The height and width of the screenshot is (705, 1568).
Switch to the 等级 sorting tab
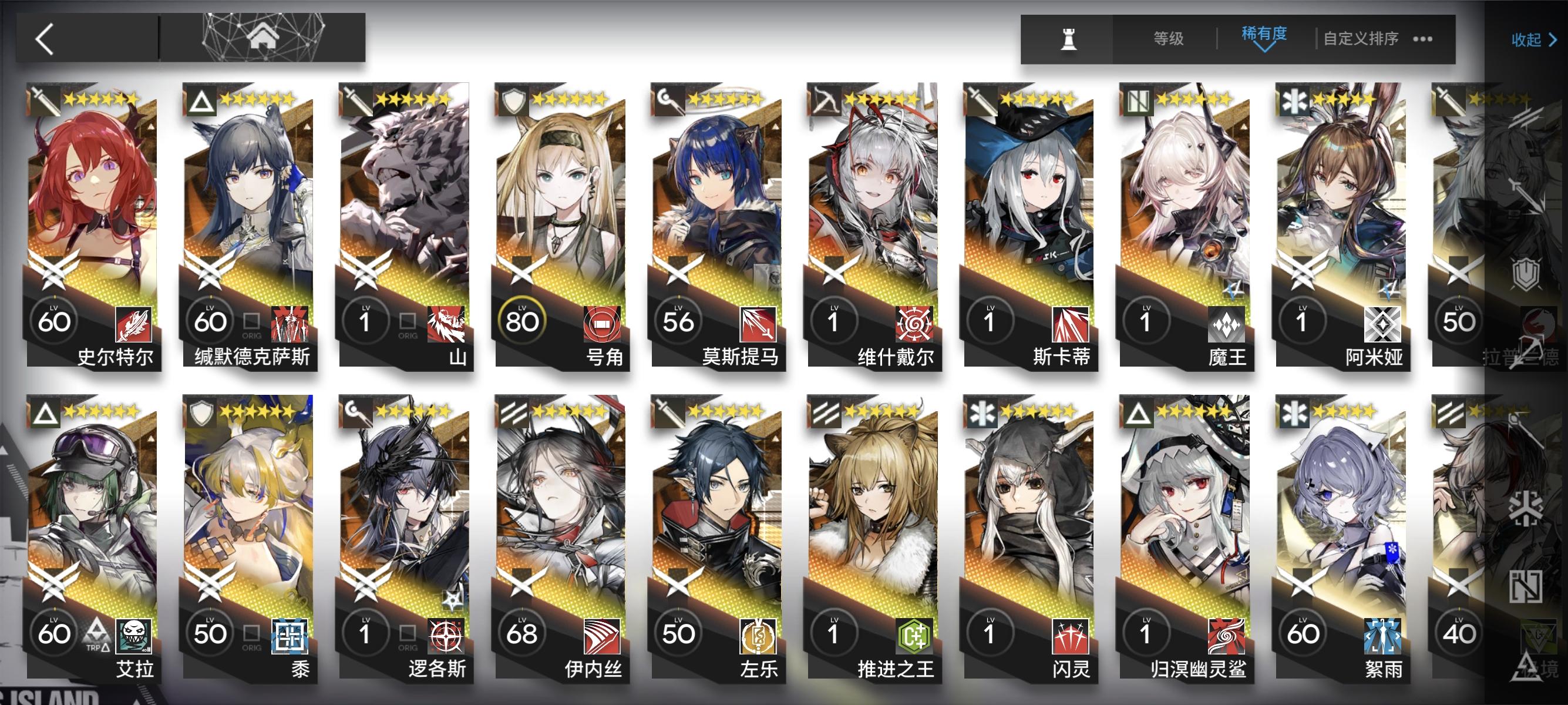click(x=1169, y=38)
